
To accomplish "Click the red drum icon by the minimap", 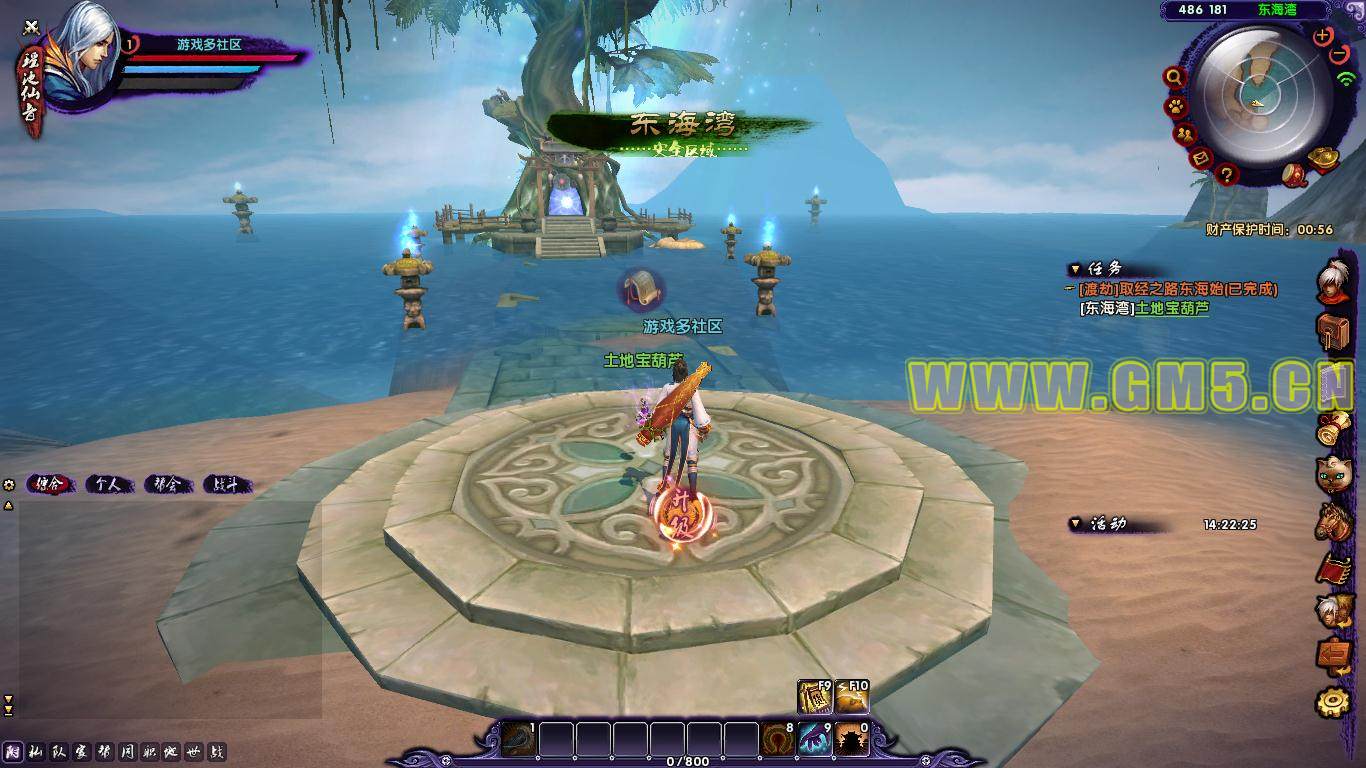I will [x=1296, y=174].
